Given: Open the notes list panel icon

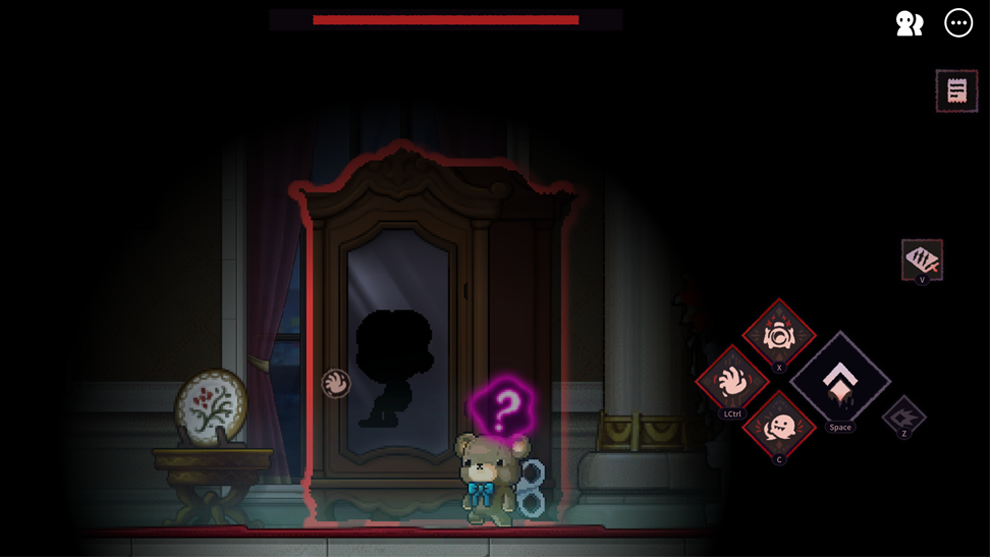Looking at the screenshot, I should (956, 91).
